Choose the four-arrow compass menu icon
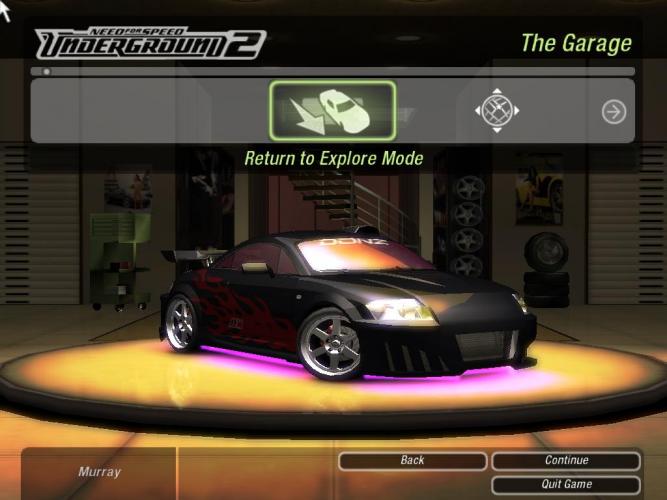The width and height of the screenshot is (667, 500). [497, 111]
